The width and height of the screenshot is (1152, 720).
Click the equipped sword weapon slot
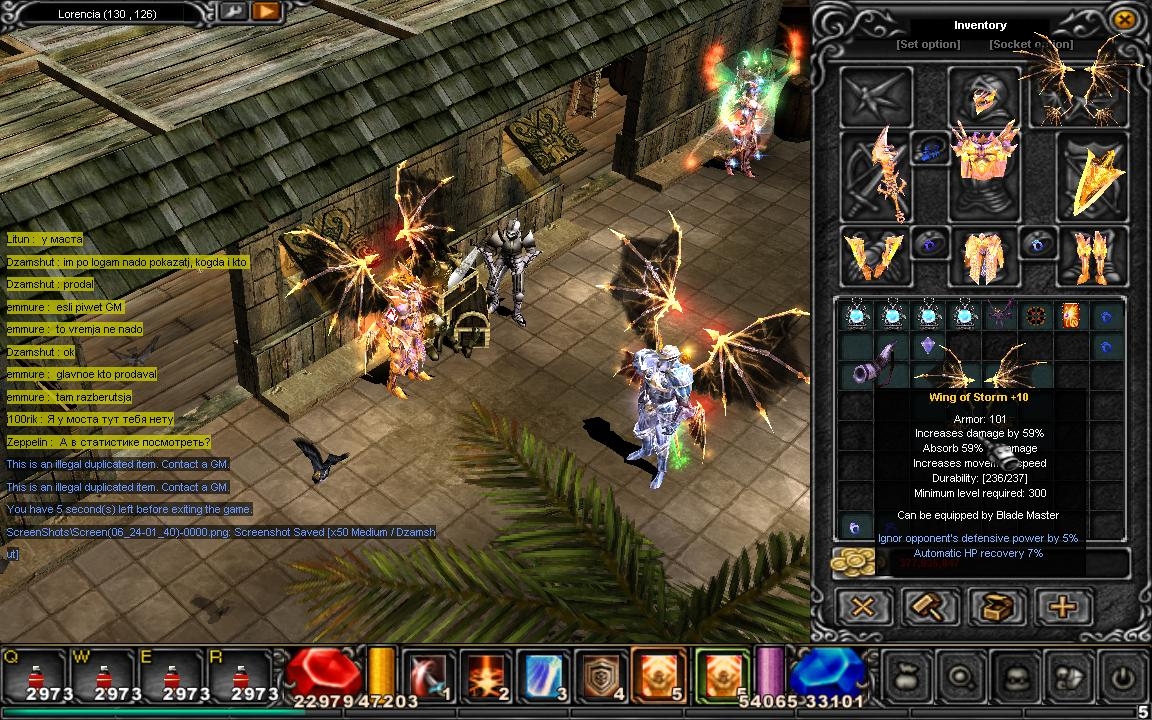(875, 178)
